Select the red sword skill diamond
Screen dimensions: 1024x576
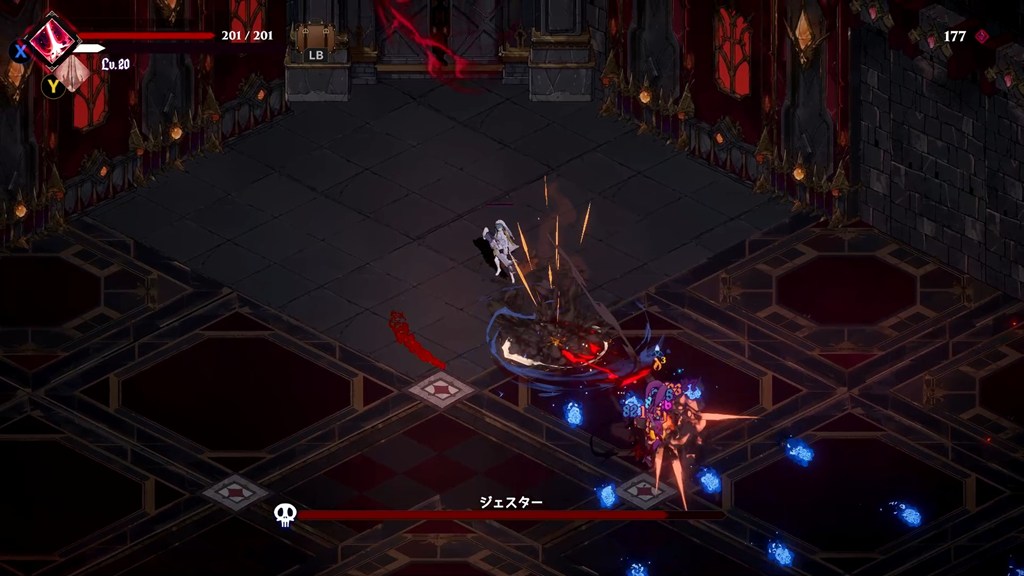tap(53, 41)
